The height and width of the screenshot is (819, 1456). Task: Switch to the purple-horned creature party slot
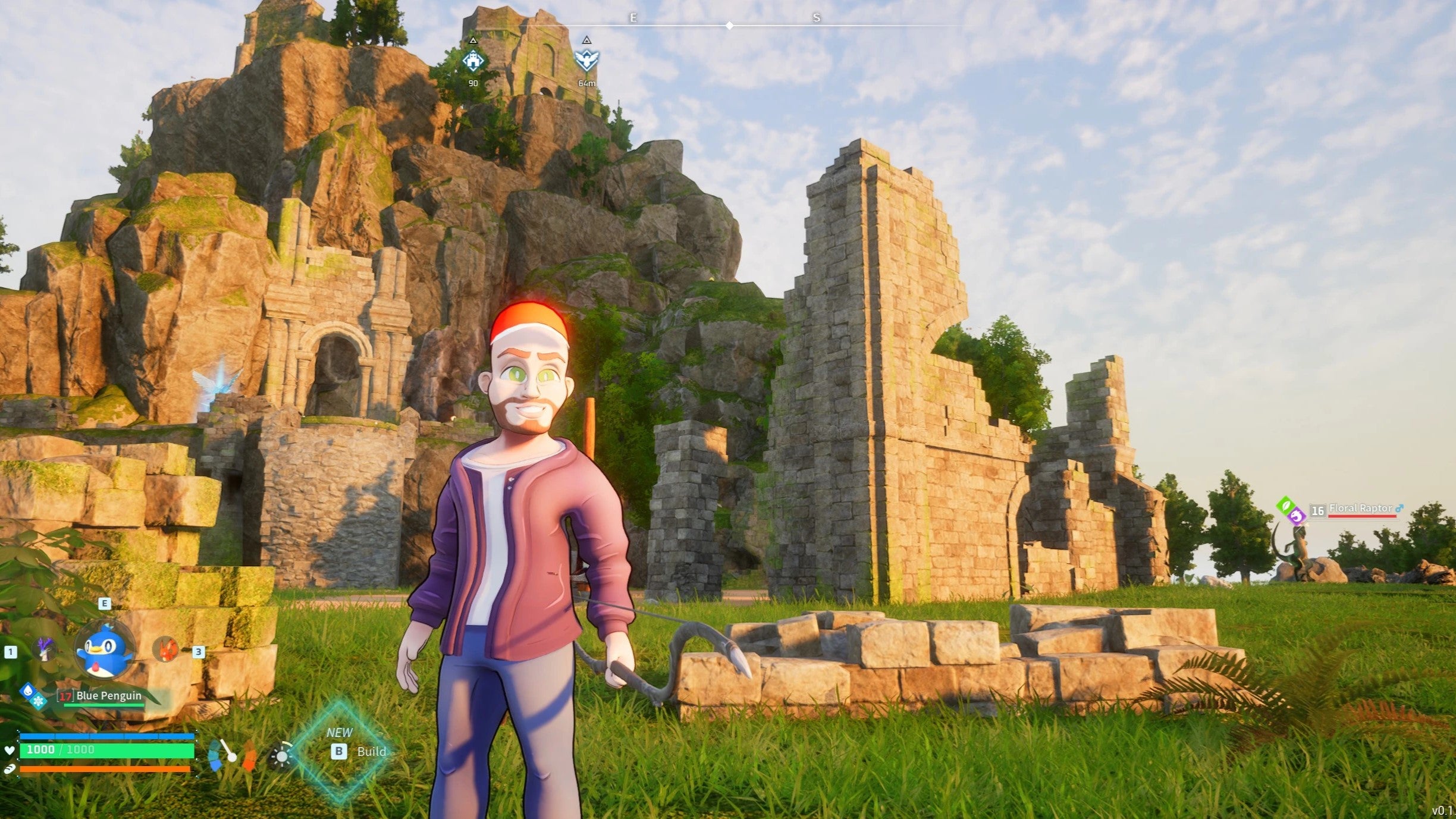(x=45, y=649)
